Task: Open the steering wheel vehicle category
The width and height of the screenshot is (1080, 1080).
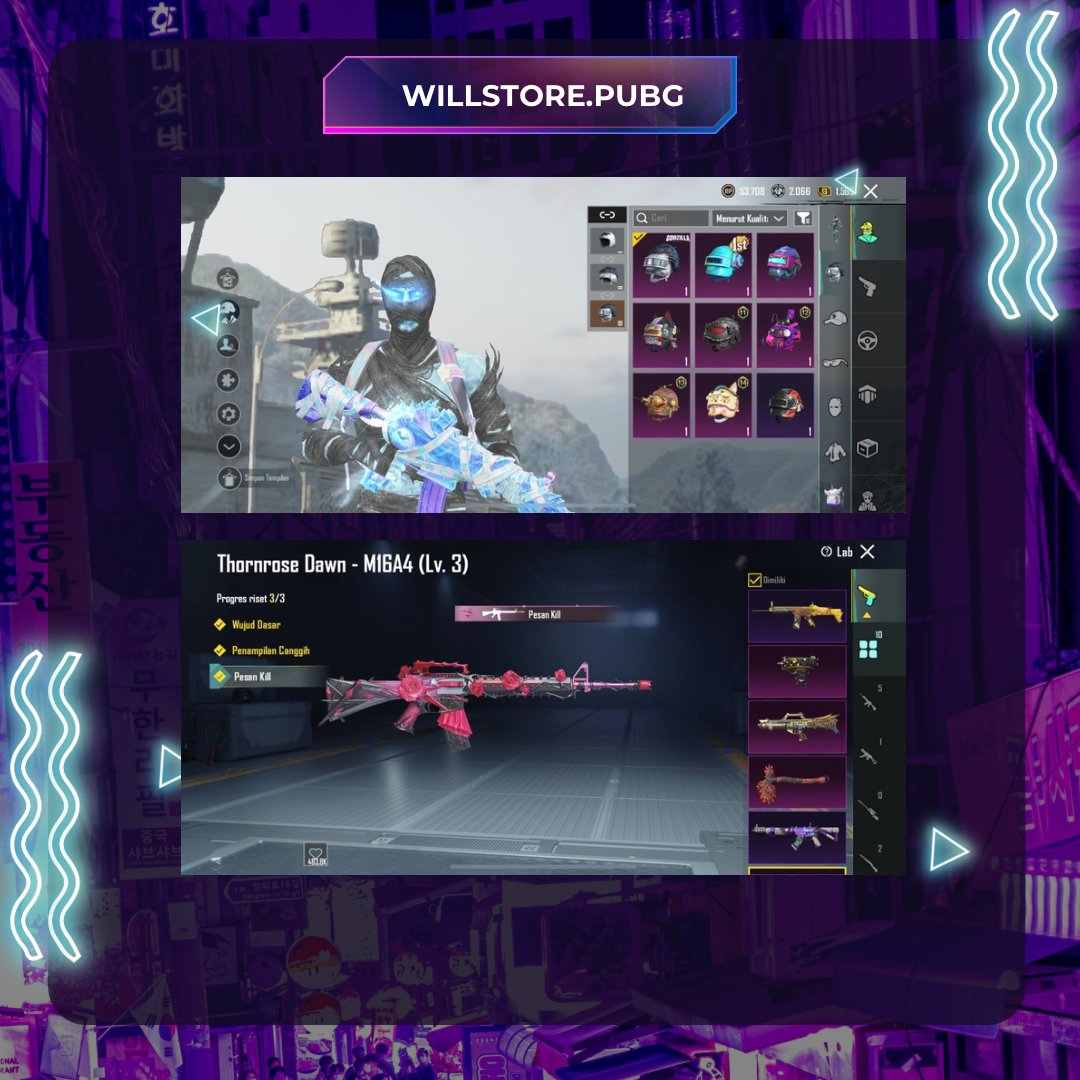Action: coord(866,341)
